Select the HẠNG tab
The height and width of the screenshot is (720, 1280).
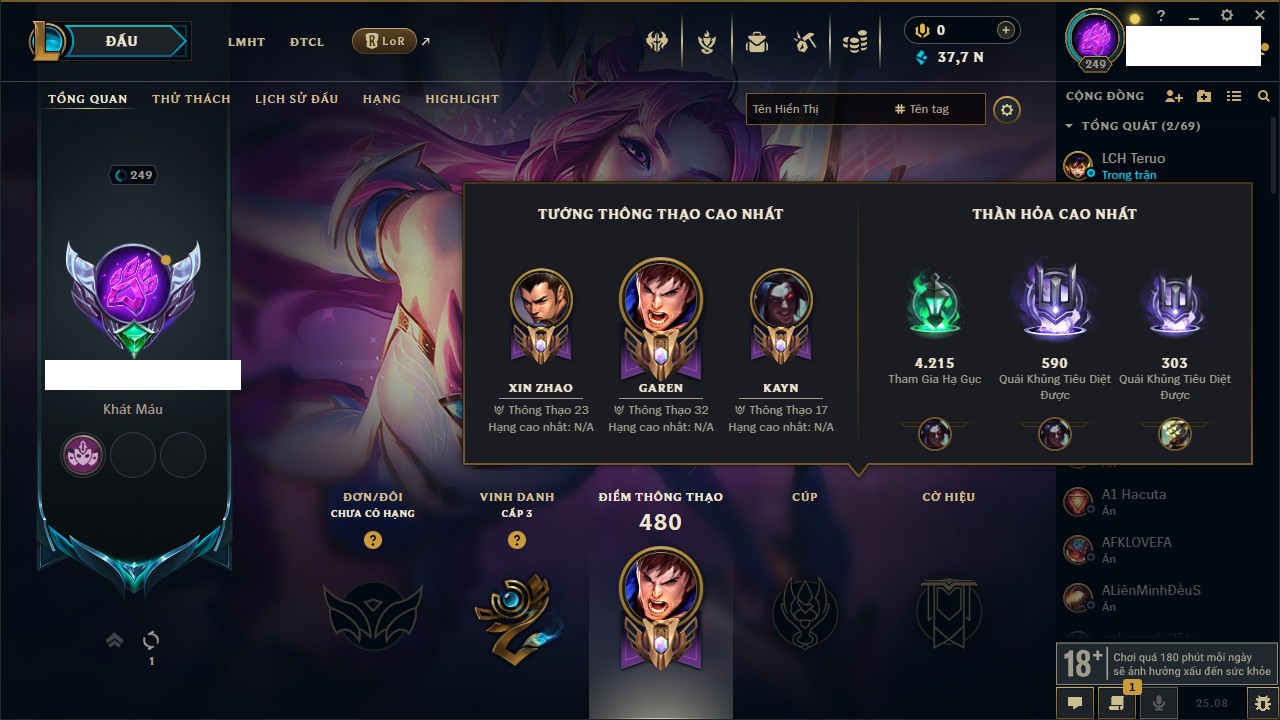[381, 99]
